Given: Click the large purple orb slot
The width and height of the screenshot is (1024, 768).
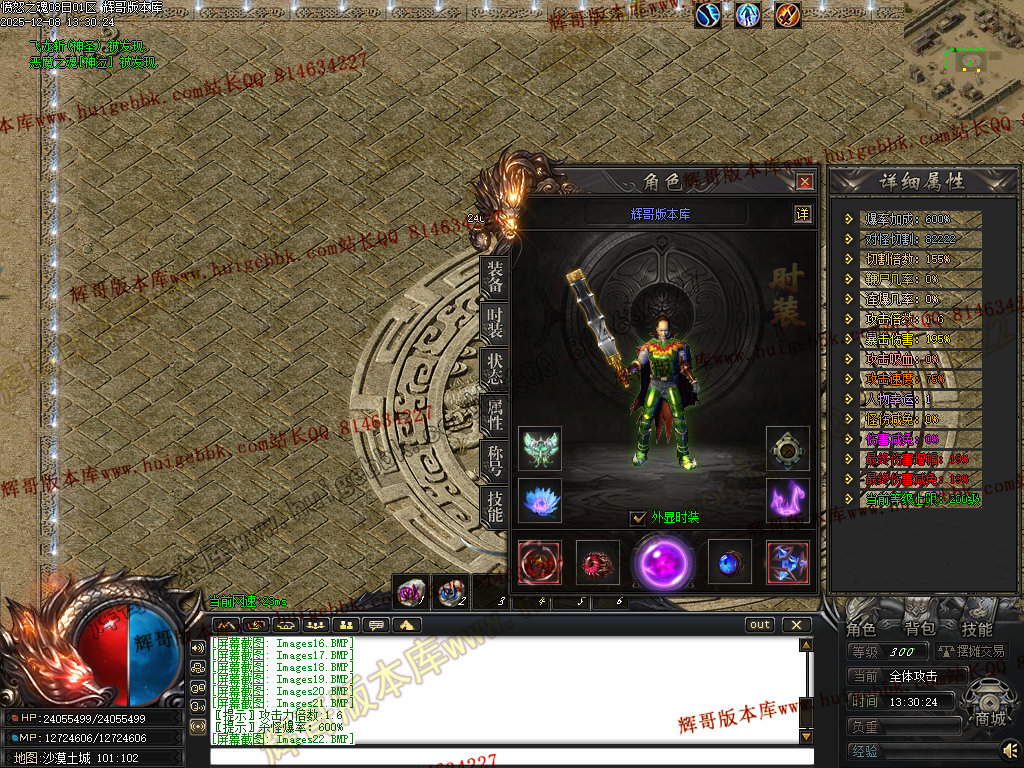Looking at the screenshot, I should tap(662, 561).
